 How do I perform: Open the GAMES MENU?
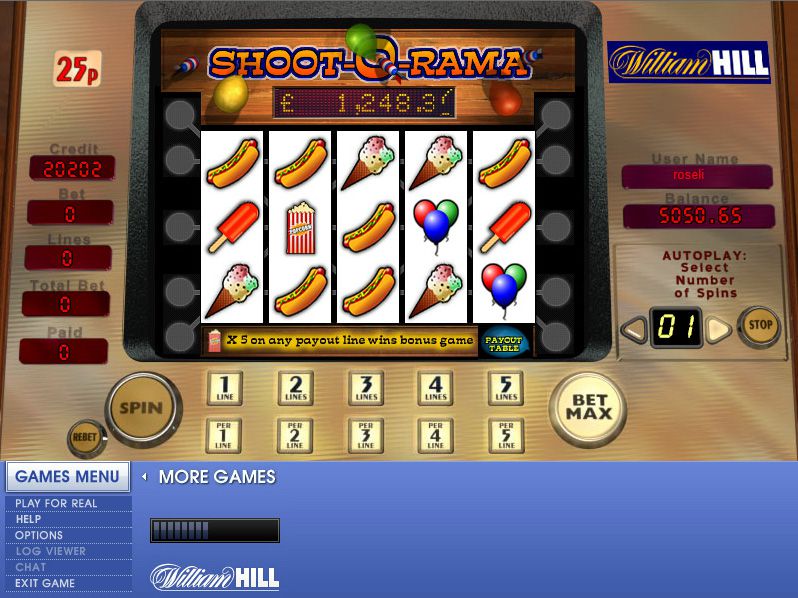pyautogui.click(x=68, y=476)
